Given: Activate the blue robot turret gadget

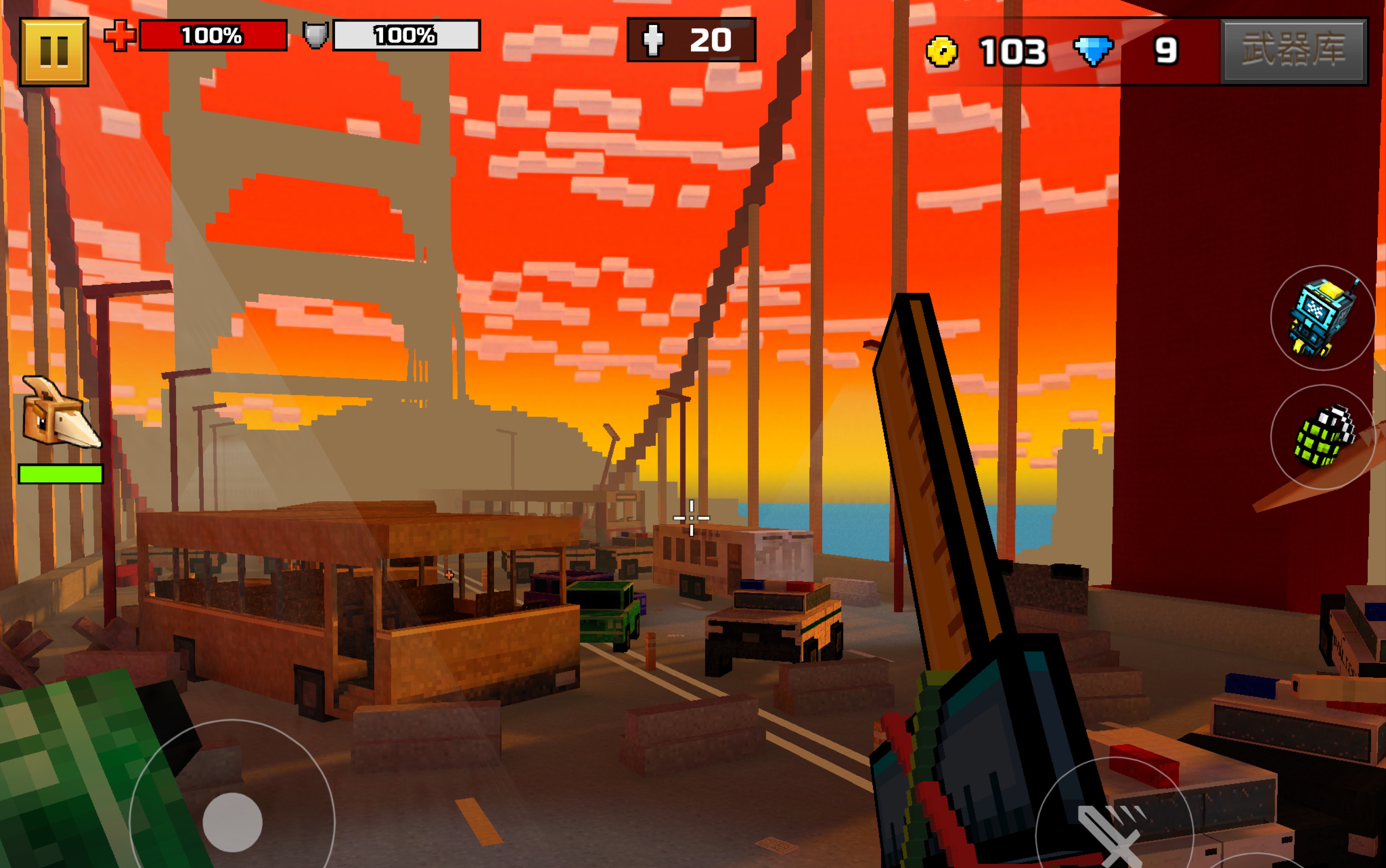Looking at the screenshot, I should coord(1322,318).
